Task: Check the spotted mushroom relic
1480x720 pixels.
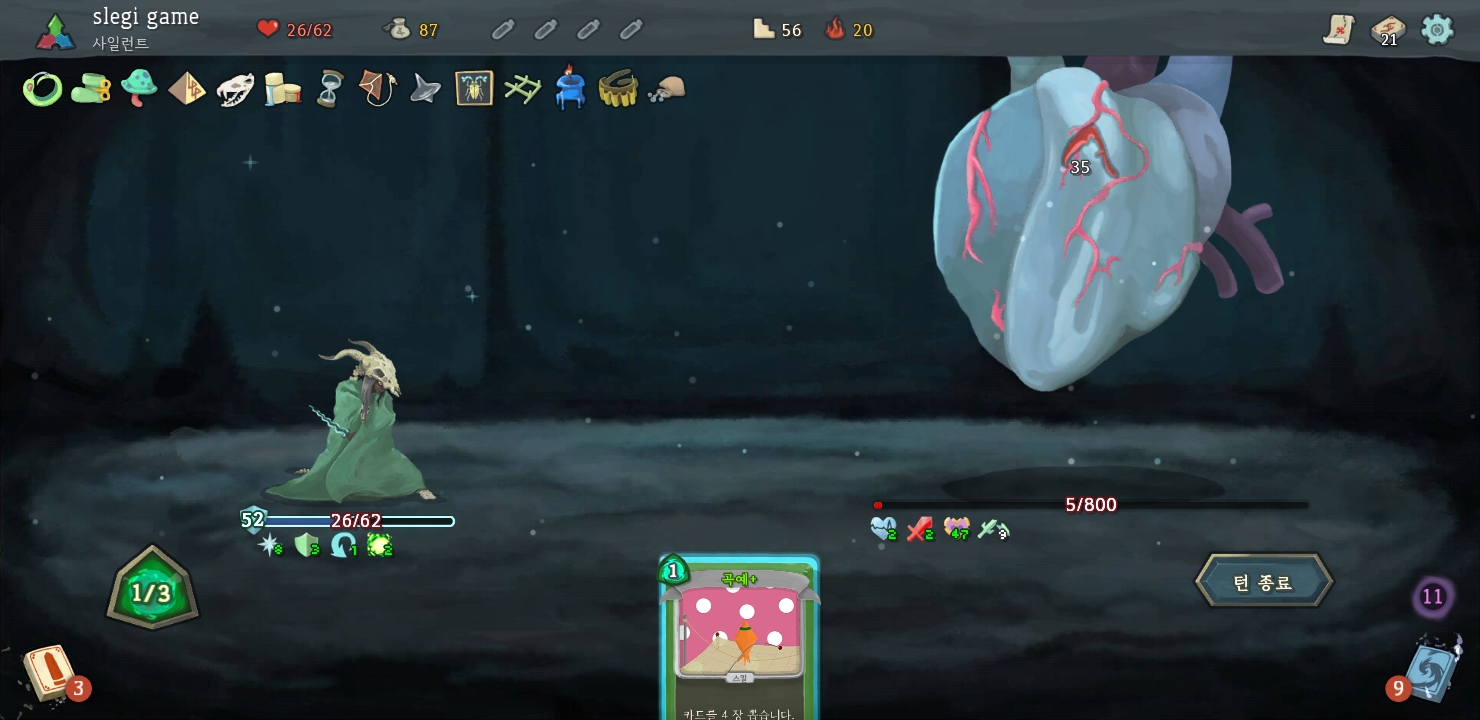Action: [139, 88]
